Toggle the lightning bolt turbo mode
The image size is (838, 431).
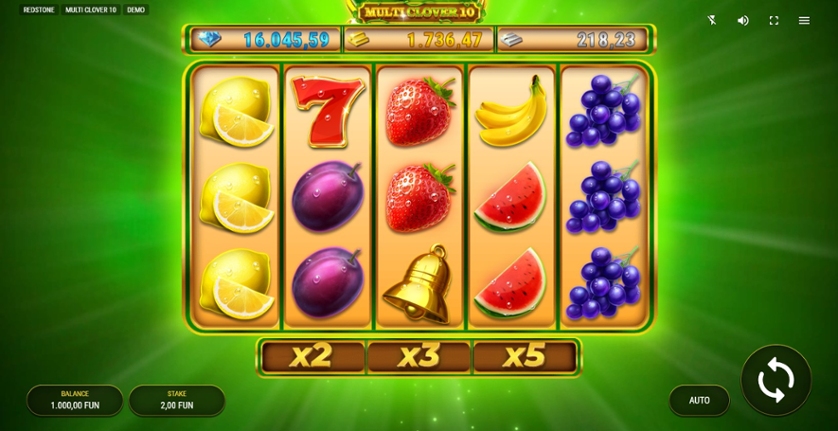pyautogui.click(x=712, y=20)
